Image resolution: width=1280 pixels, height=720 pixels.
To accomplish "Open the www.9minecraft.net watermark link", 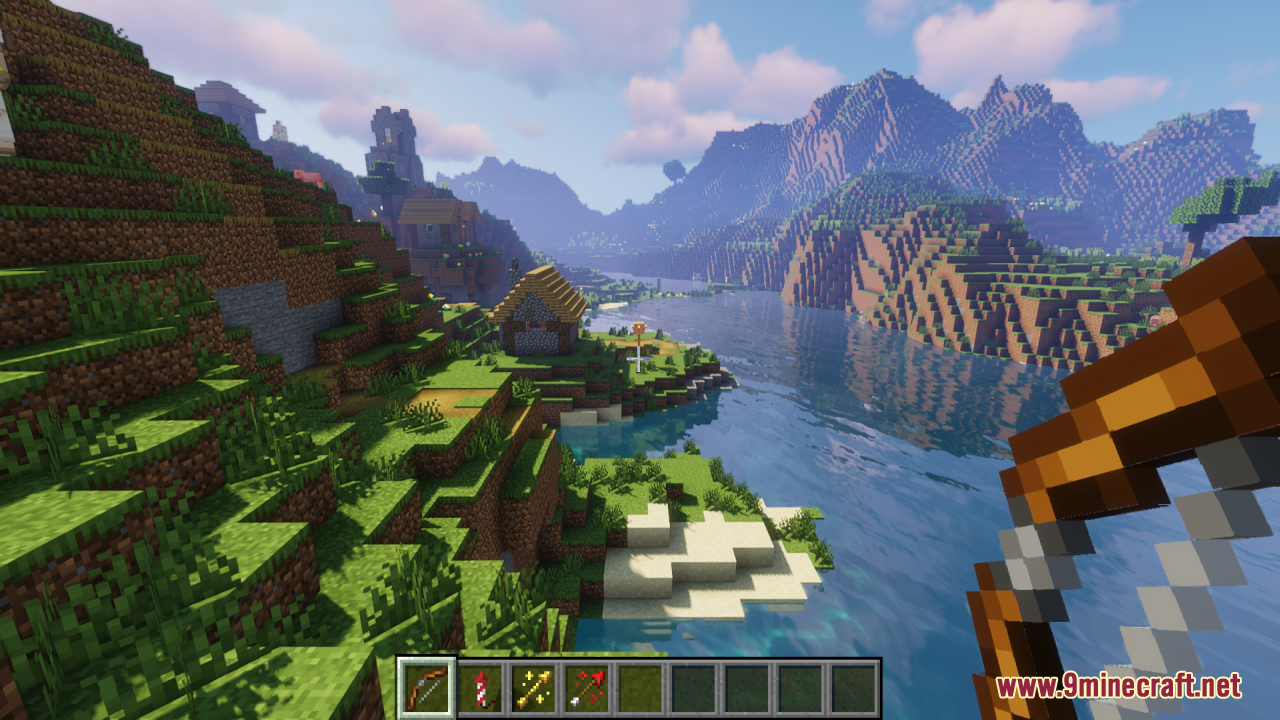I will pos(1118,686).
